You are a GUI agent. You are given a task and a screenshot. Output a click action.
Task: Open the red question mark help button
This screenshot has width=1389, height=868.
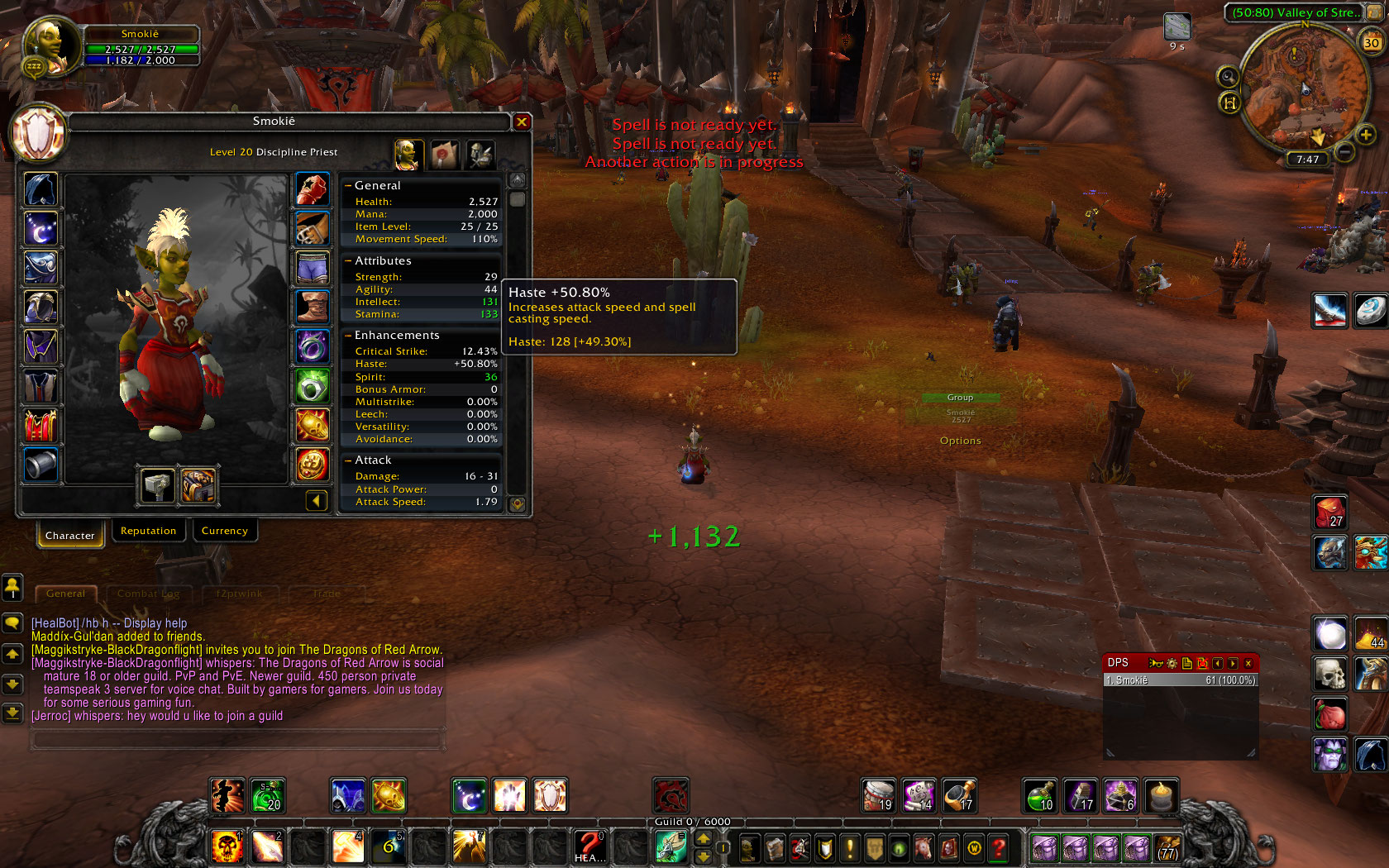click(999, 848)
